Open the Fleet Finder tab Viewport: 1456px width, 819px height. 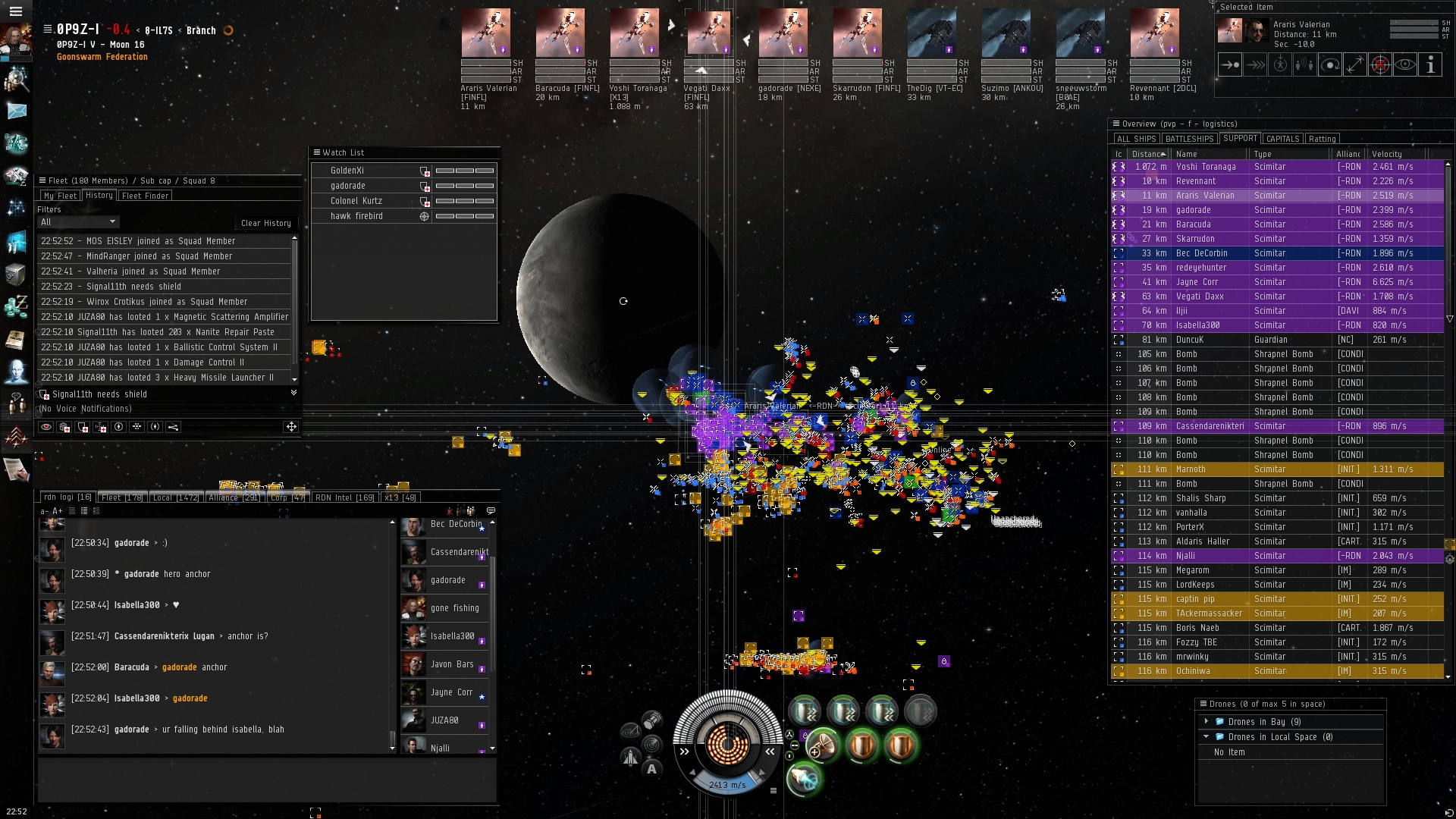[145, 196]
